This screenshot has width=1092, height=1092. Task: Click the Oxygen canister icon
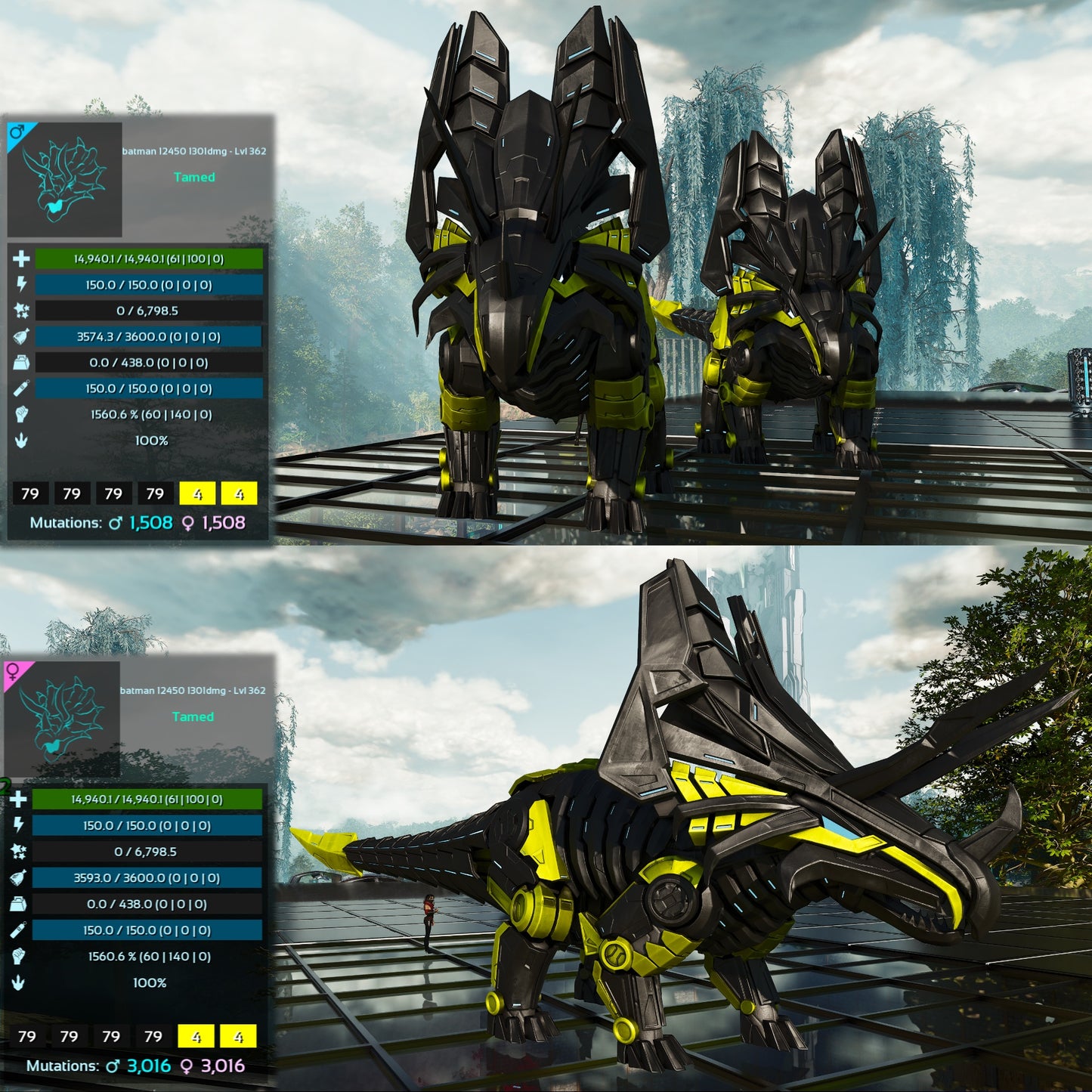click(x=21, y=388)
